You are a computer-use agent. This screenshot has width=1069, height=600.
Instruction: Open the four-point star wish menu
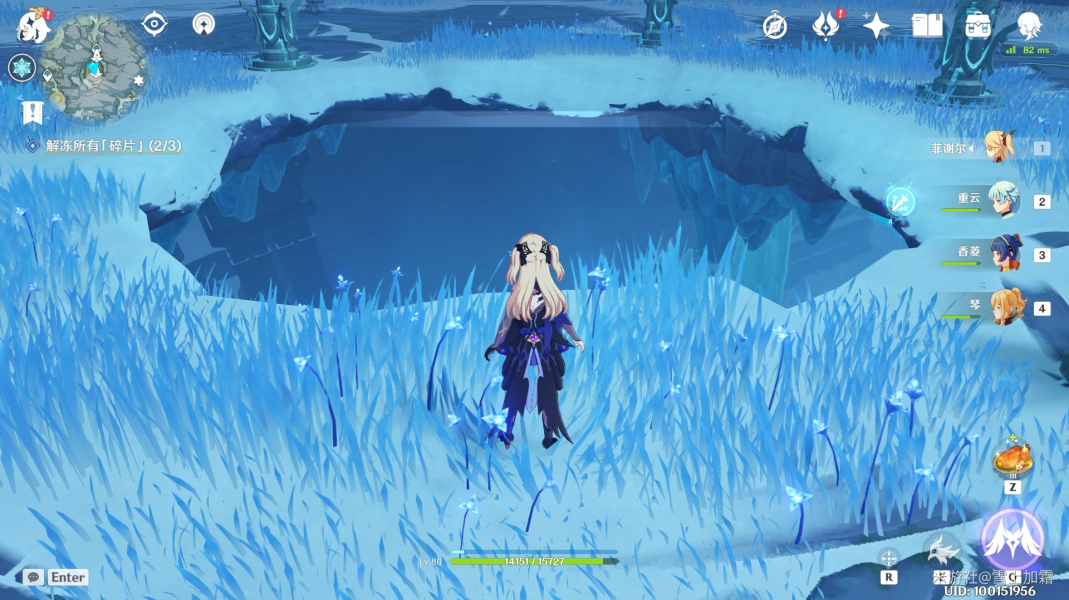(x=876, y=27)
